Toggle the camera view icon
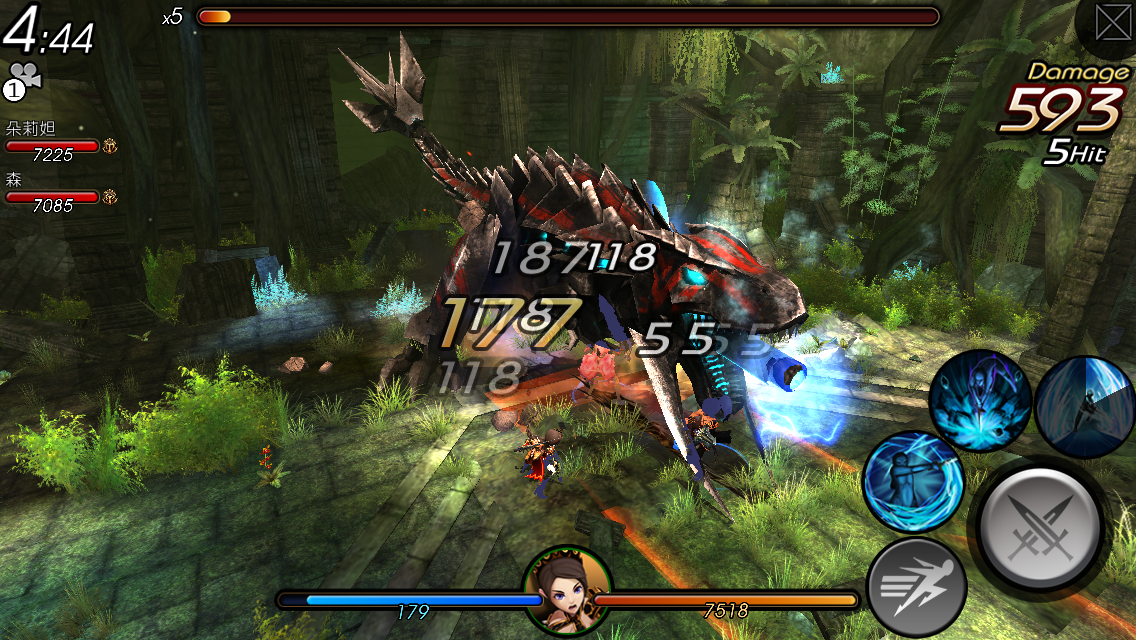The image size is (1136, 640). 21,79
